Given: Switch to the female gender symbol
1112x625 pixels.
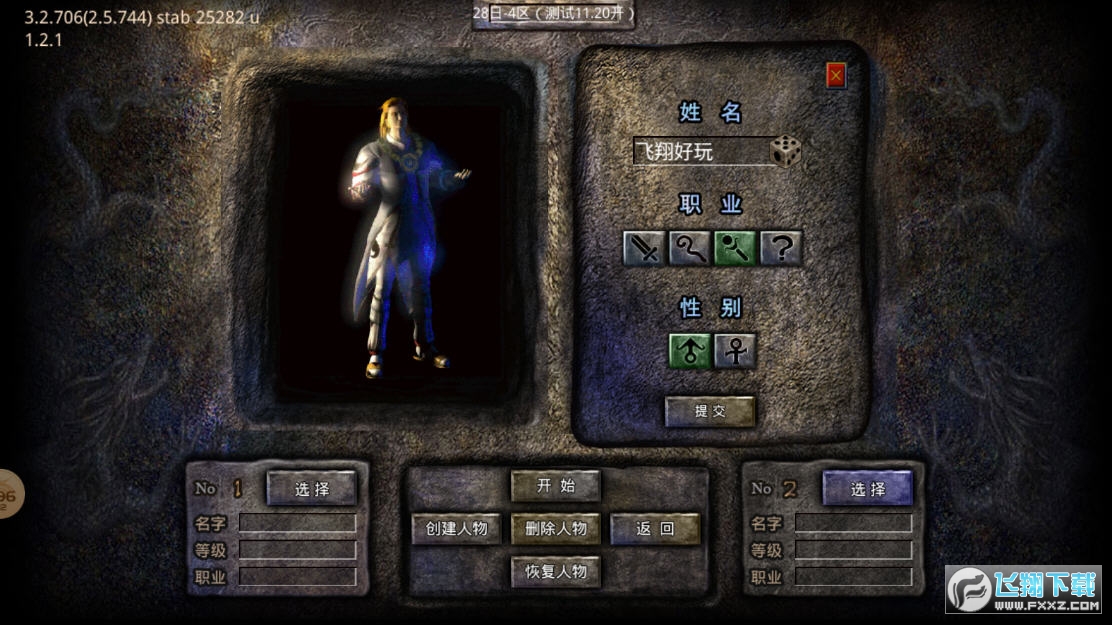Looking at the screenshot, I should [735, 351].
